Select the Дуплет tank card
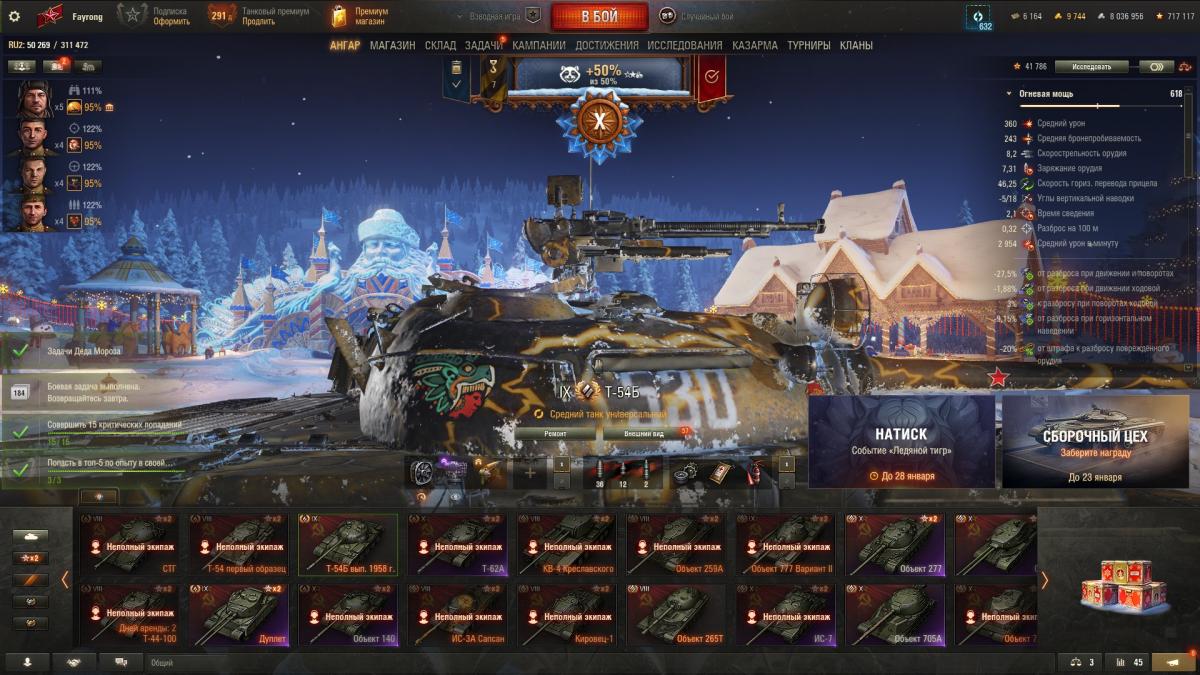 point(239,615)
